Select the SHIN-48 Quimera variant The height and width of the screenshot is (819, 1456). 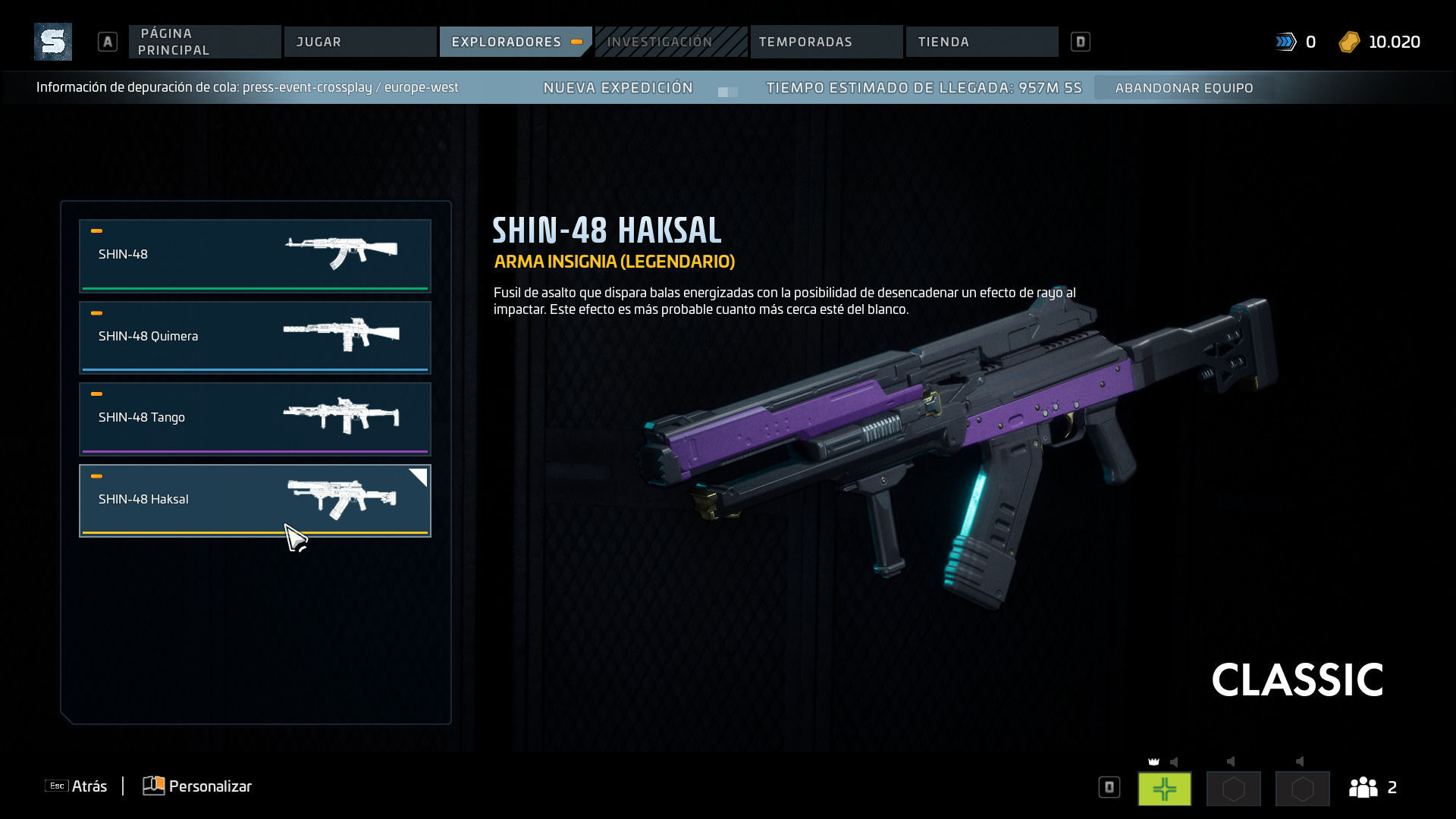tap(255, 337)
